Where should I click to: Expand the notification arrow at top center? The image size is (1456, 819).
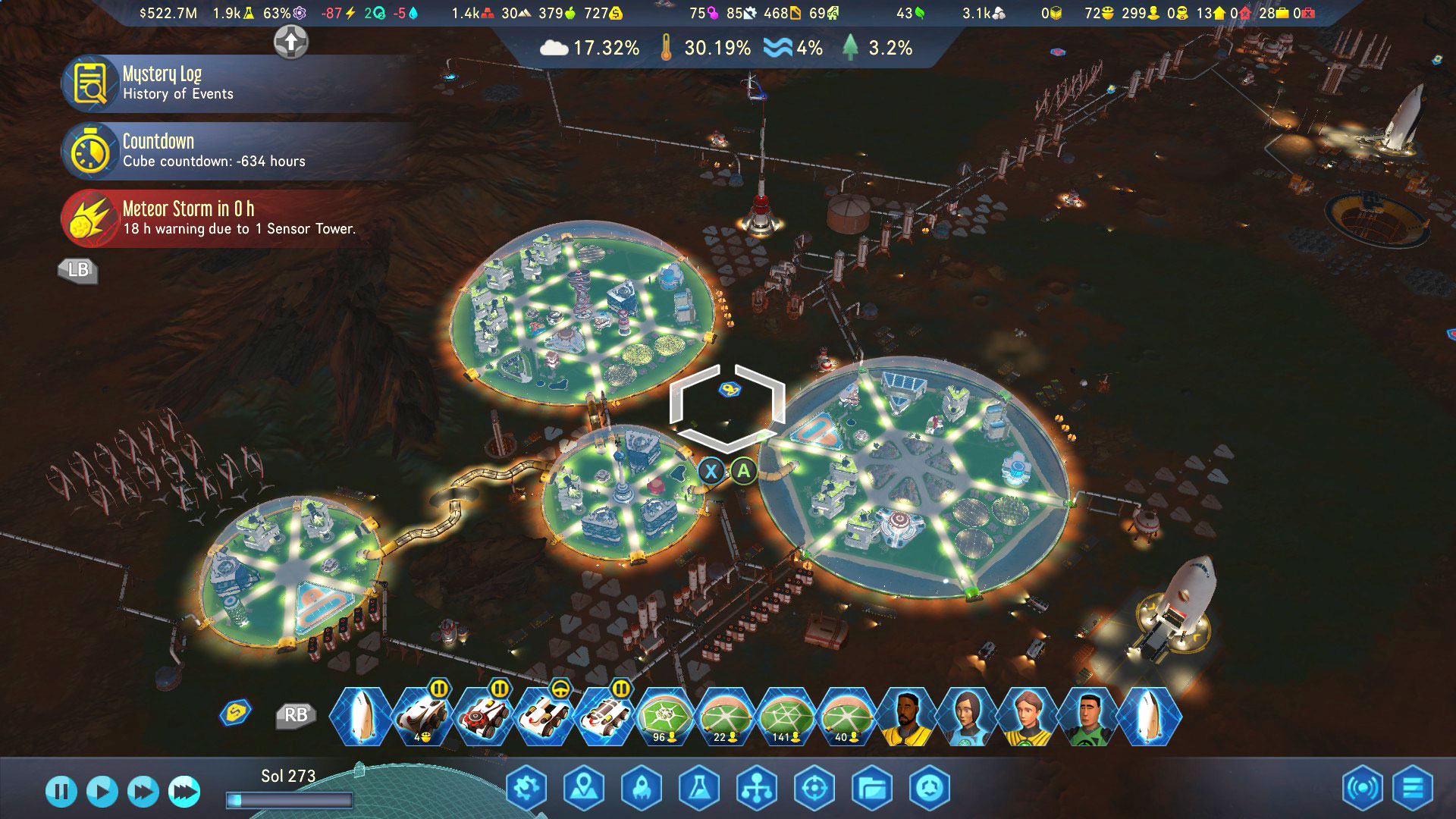(290, 43)
